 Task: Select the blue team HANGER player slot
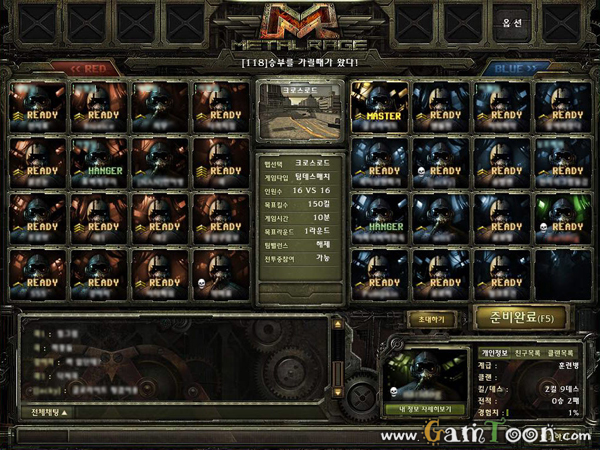click(379, 220)
